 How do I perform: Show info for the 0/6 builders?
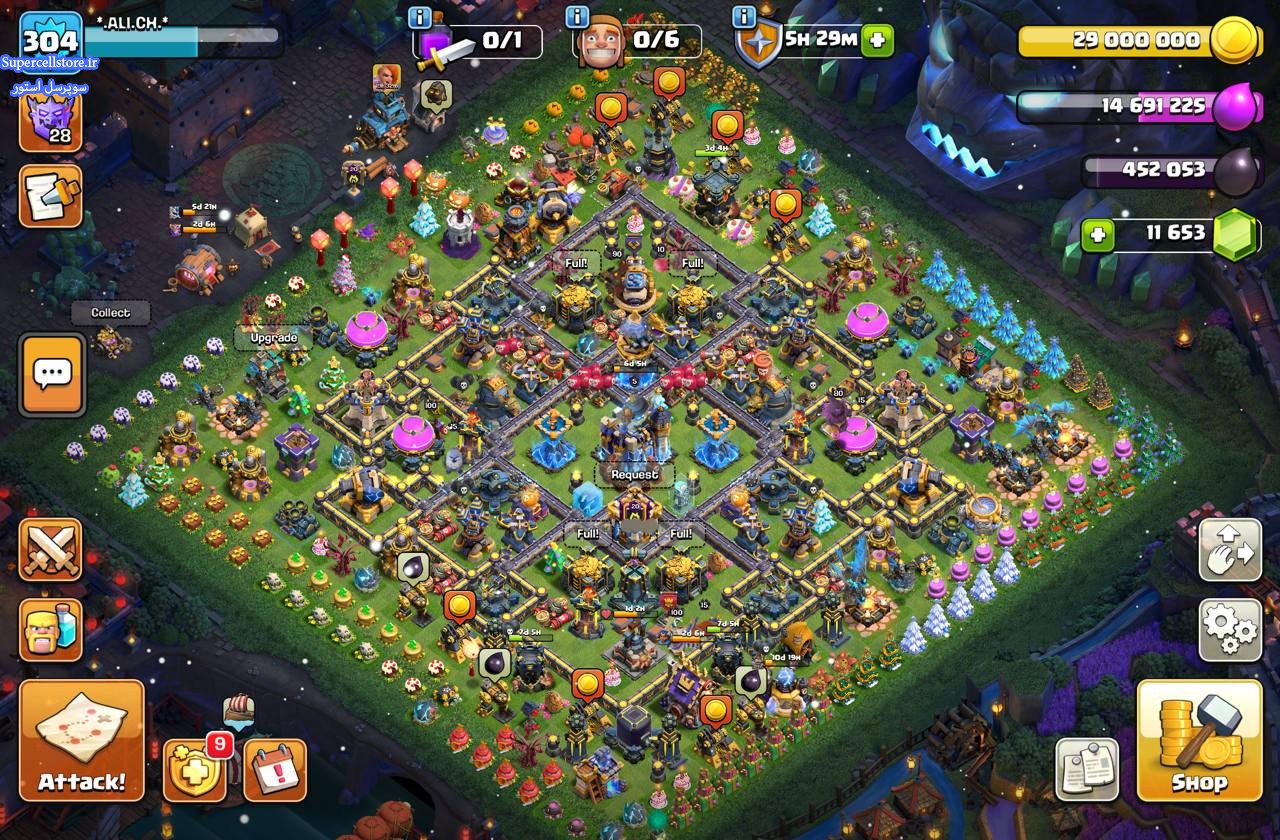(x=577, y=17)
